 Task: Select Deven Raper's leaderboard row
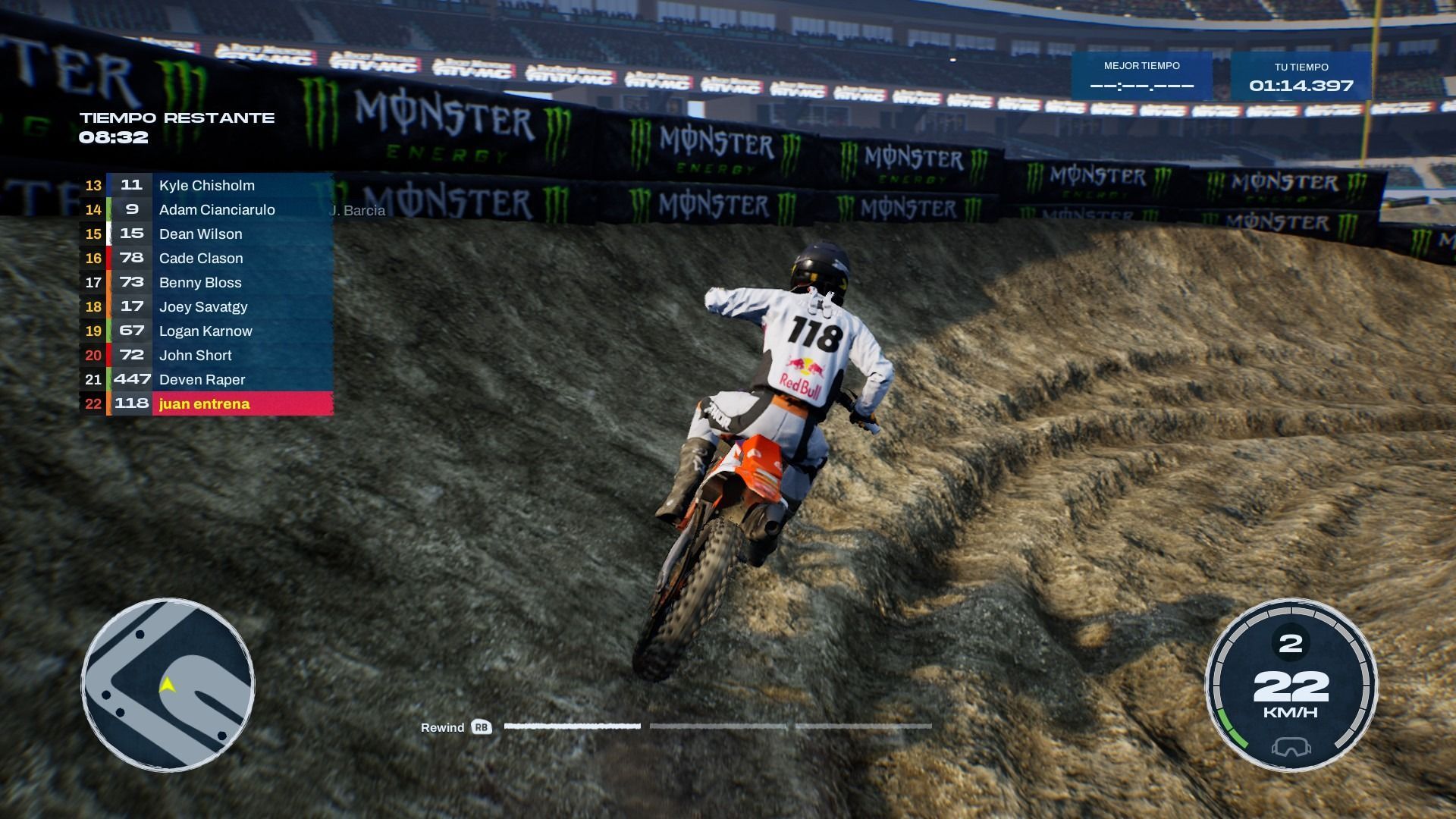202,380
